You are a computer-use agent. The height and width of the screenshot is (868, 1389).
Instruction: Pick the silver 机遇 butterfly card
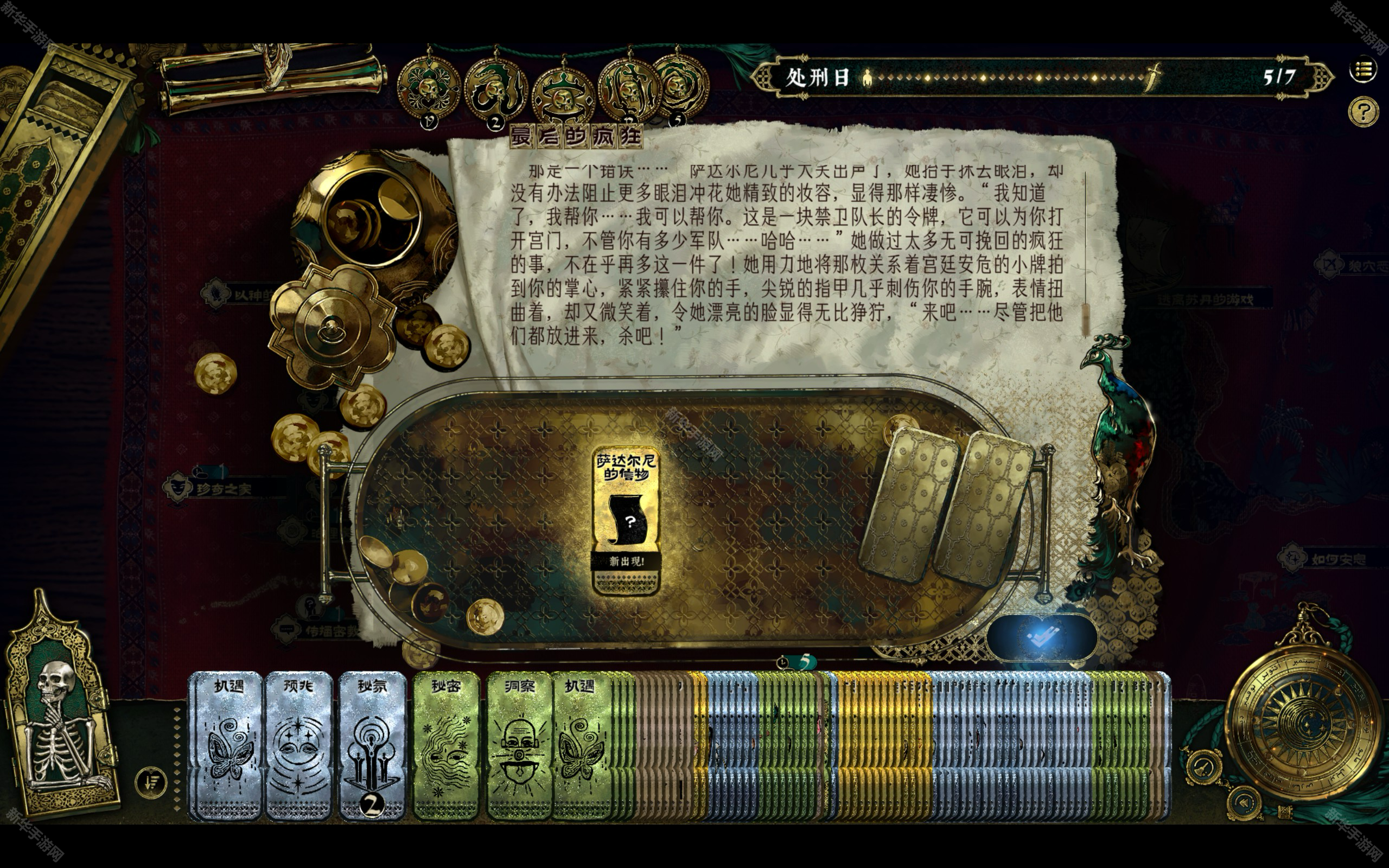[x=228, y=745]
